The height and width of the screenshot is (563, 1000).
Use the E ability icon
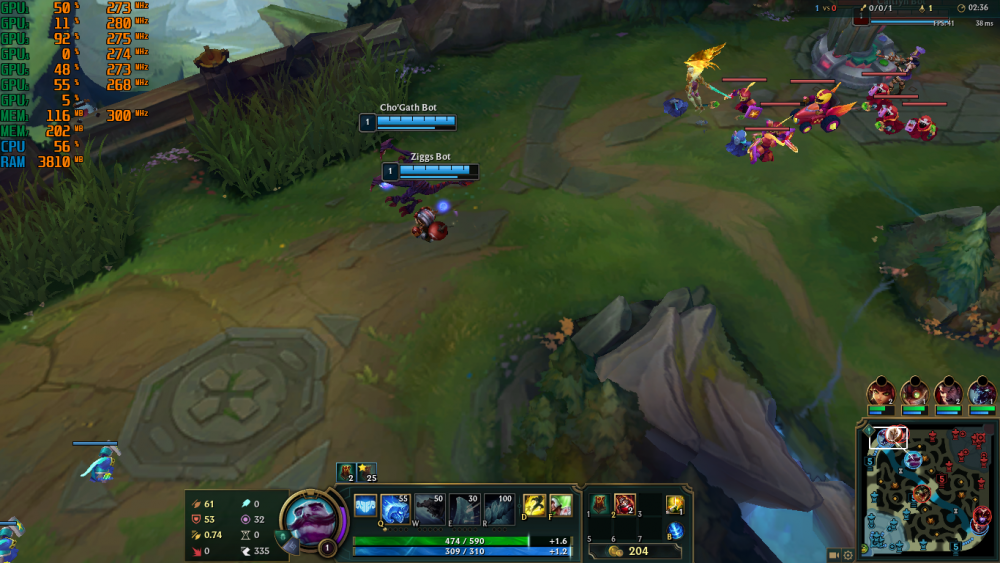463,507
